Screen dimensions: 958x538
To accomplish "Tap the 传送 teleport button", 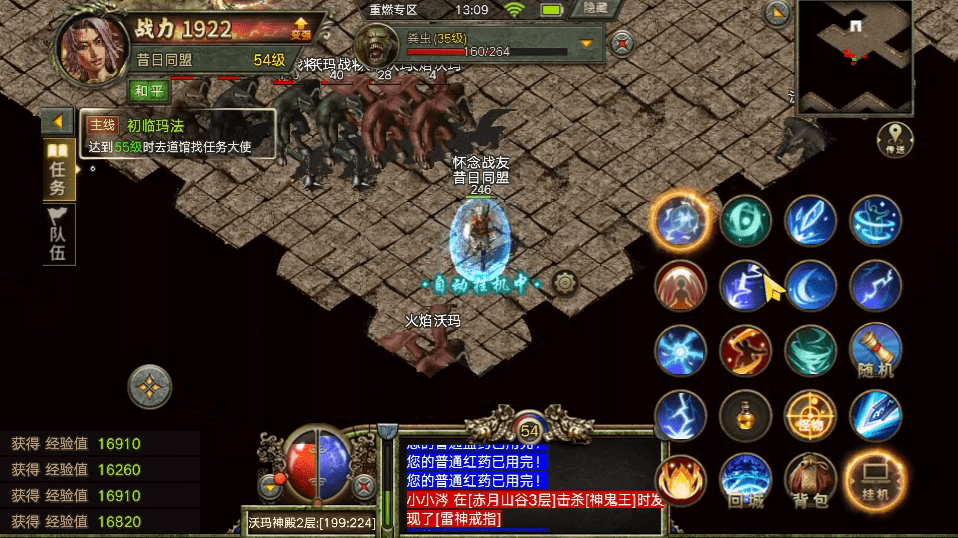I will tap(895, 139).
